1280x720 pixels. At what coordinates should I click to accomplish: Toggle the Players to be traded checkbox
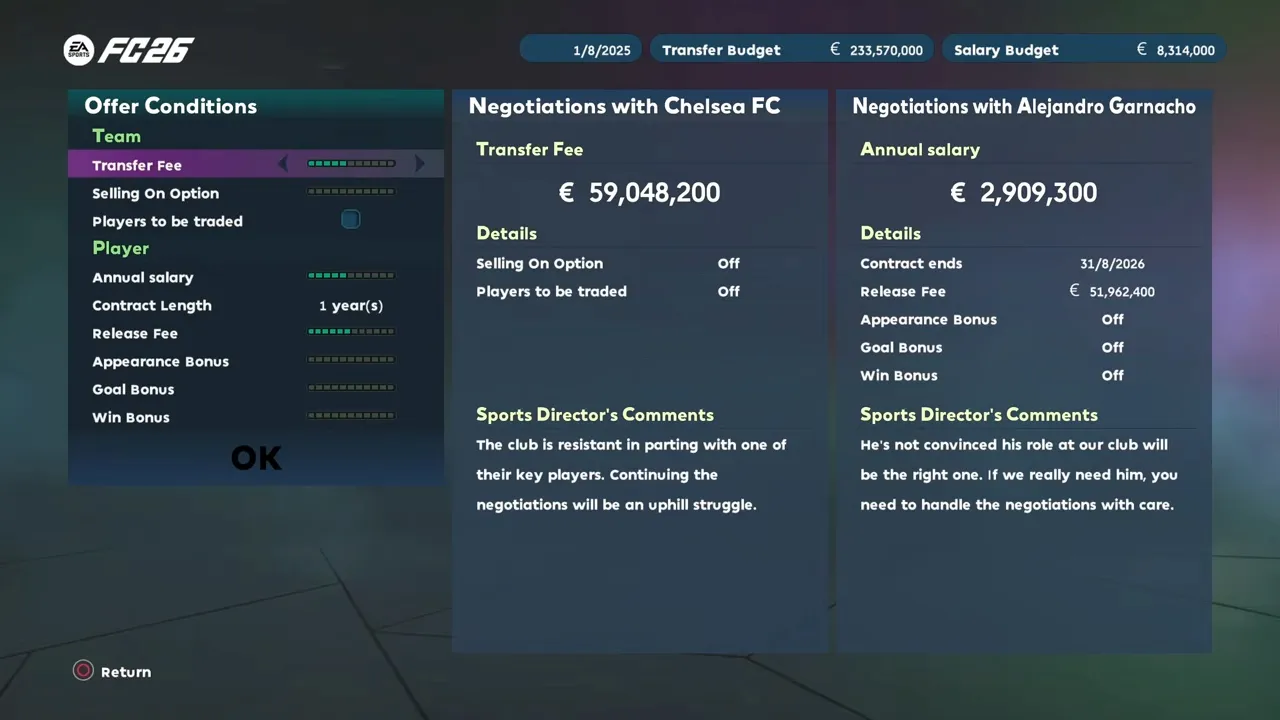click(x=350, y=219)
